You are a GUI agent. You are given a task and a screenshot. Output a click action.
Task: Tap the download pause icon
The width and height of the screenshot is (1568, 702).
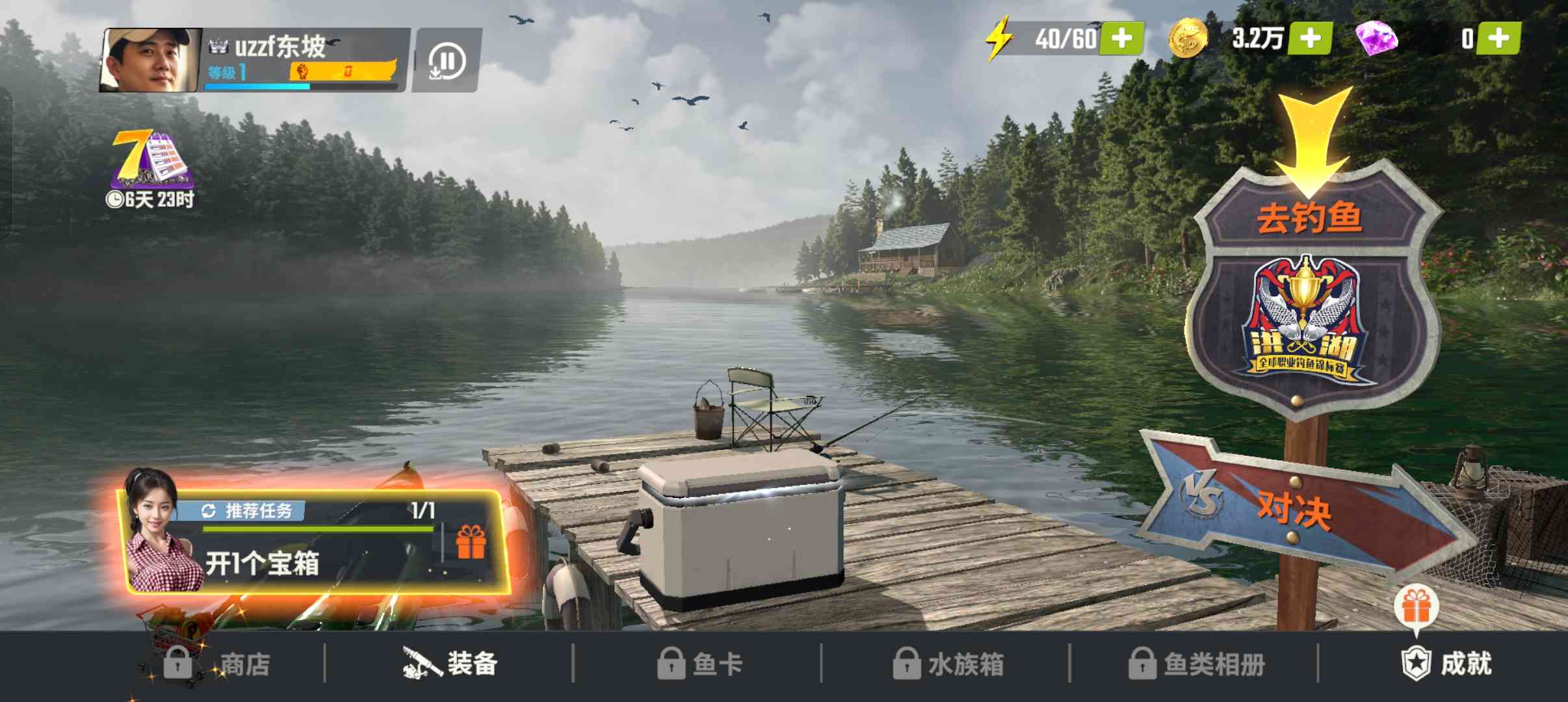(447, 62)
